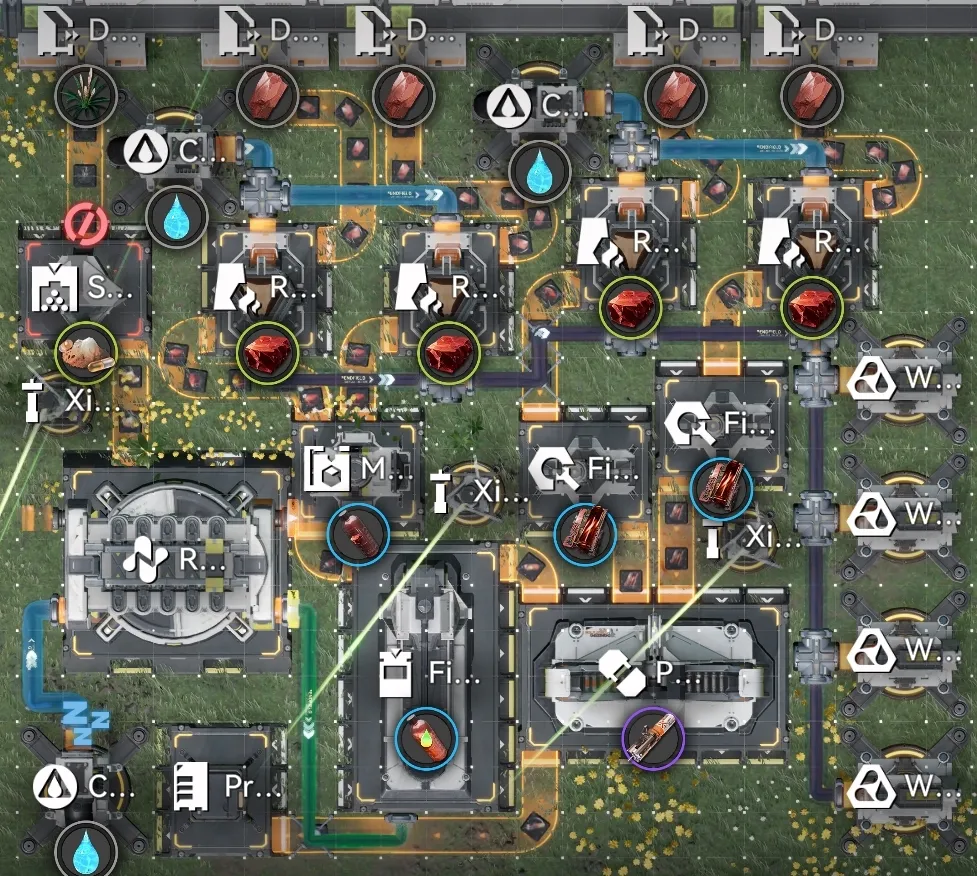Click the pale ore product icon under 'S...'
This screenshot has height=876, width=977.
coord(85,352)
